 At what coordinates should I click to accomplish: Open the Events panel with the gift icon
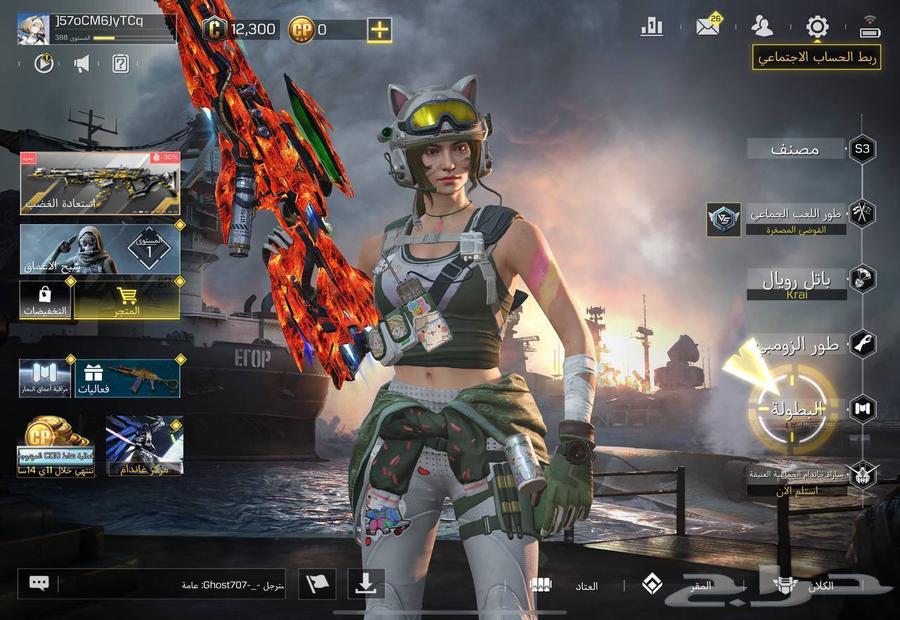(x=127, y=377)
